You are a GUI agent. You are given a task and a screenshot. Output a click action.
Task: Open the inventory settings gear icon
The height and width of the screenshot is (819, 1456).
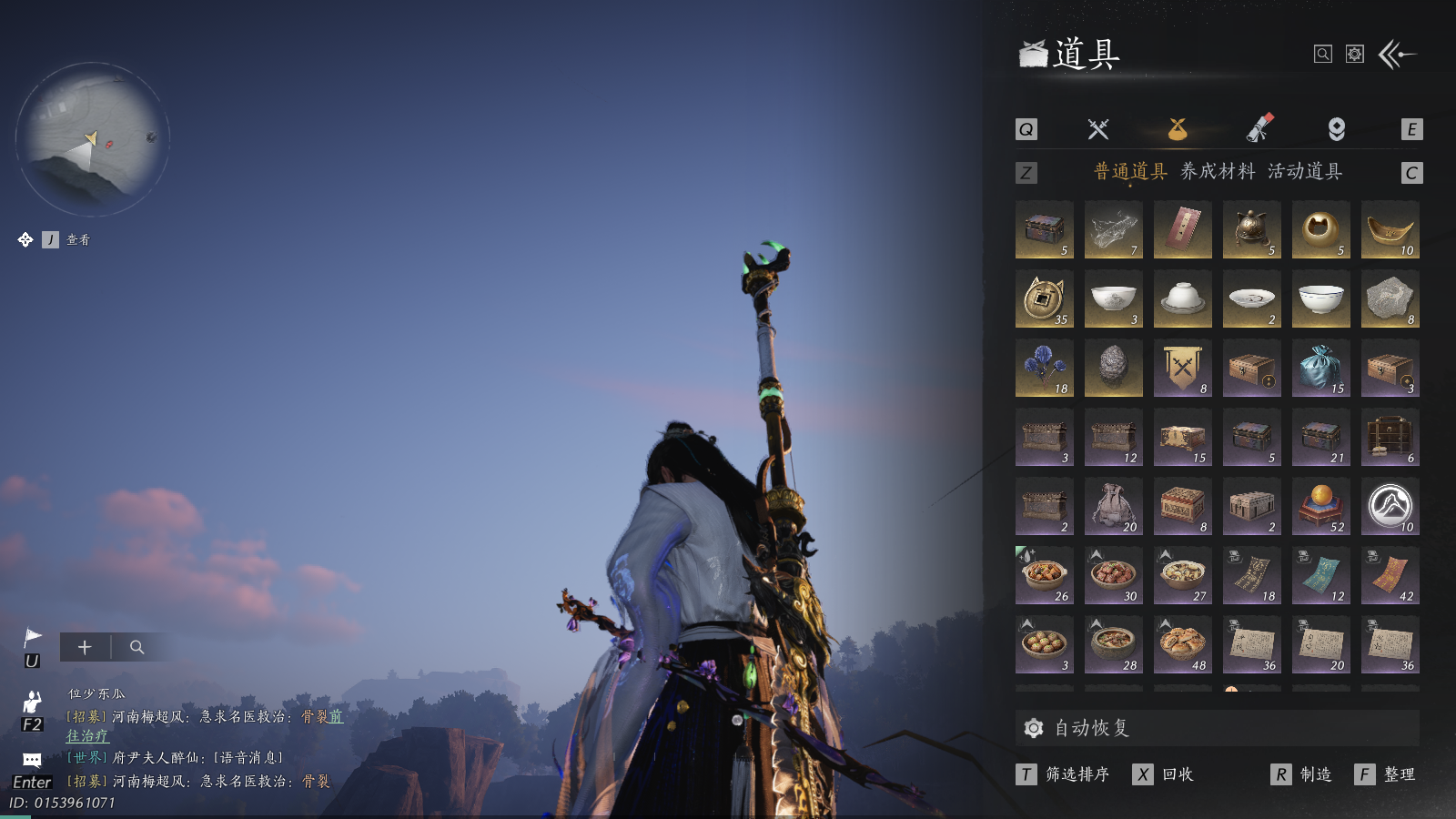(x=1355, y=55)
